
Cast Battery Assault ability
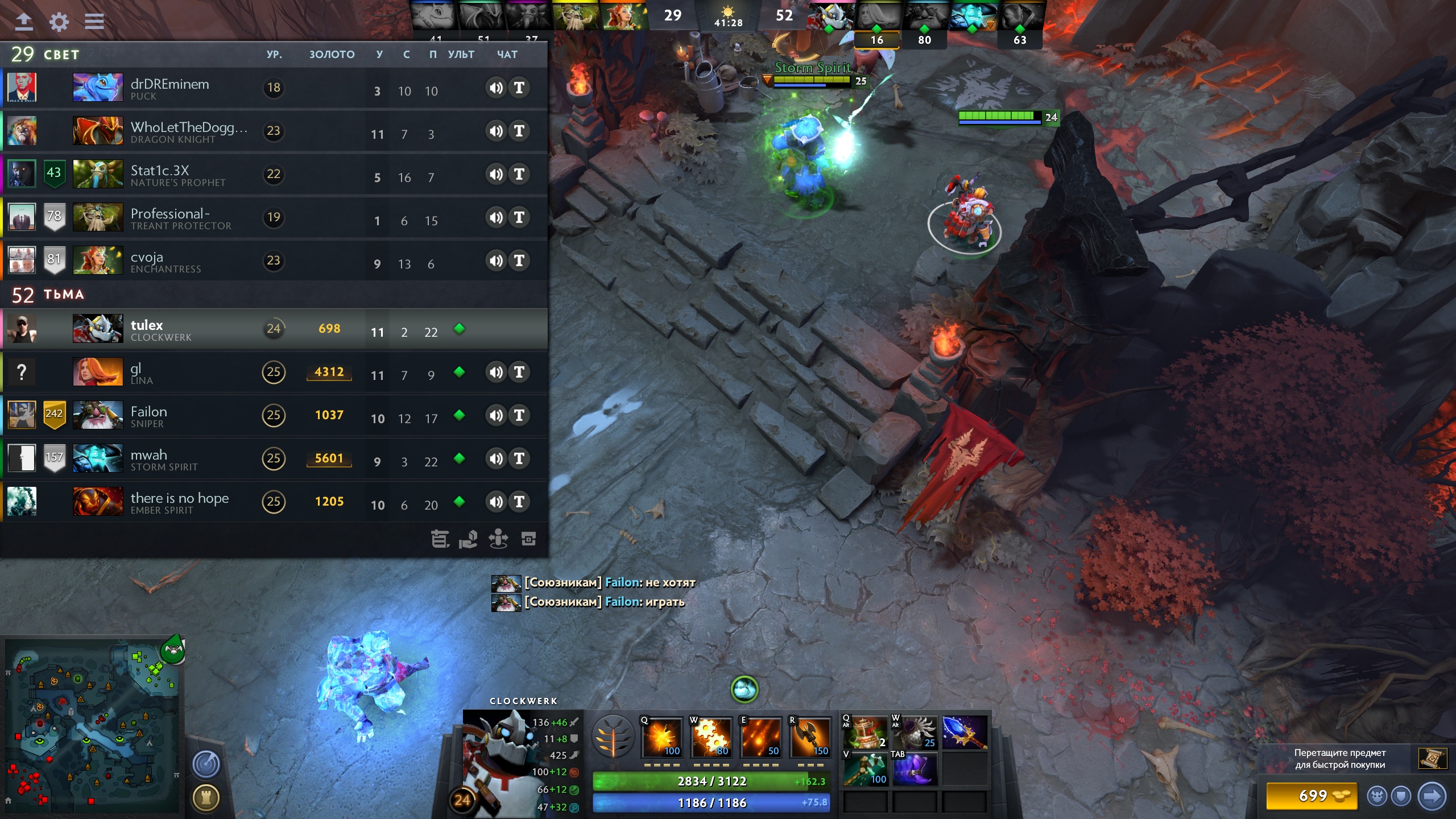coord(662,737)
